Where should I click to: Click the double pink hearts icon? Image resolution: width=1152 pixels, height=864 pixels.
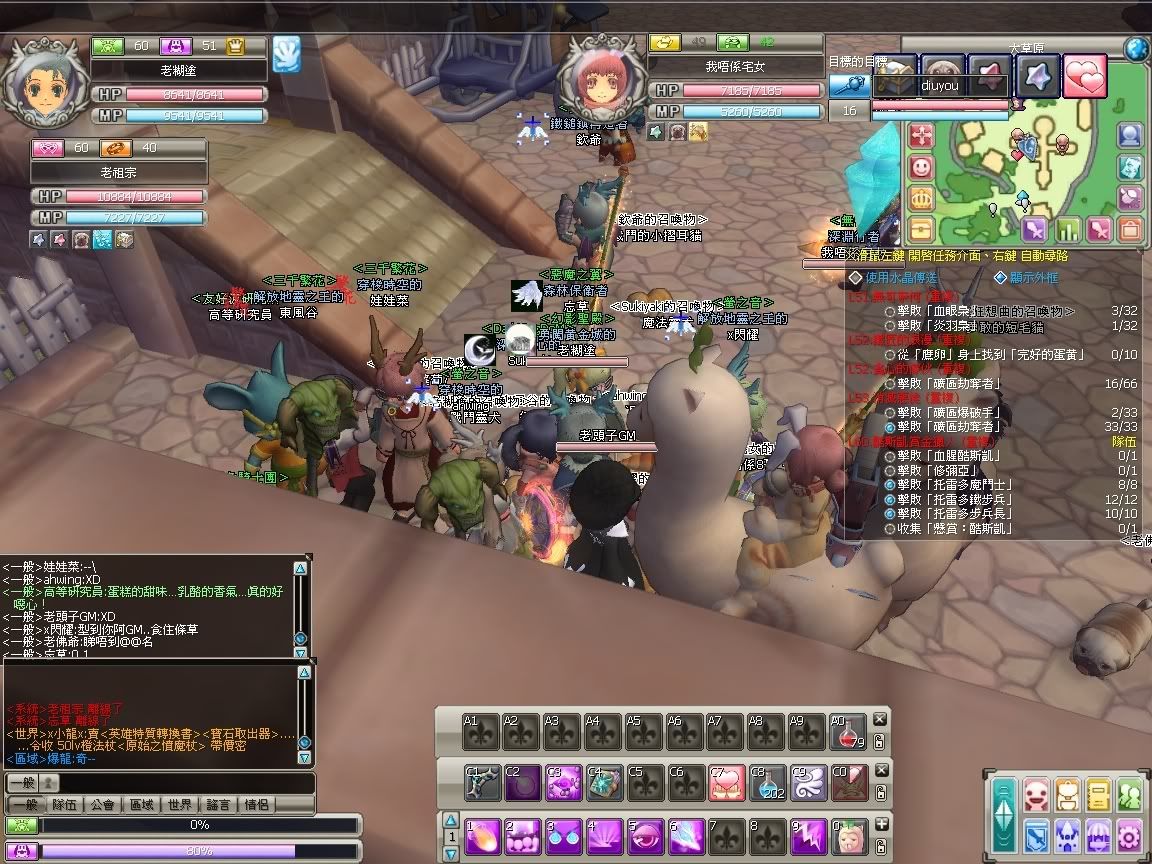[1085, 76]
